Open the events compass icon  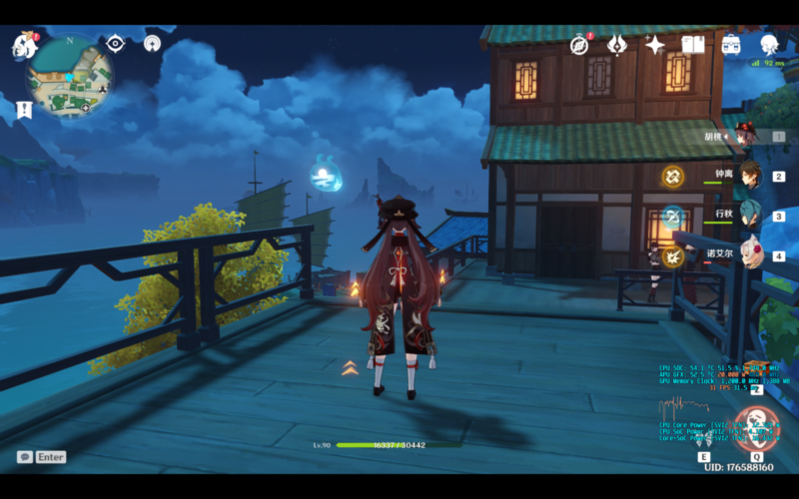[x=579, y=45]
